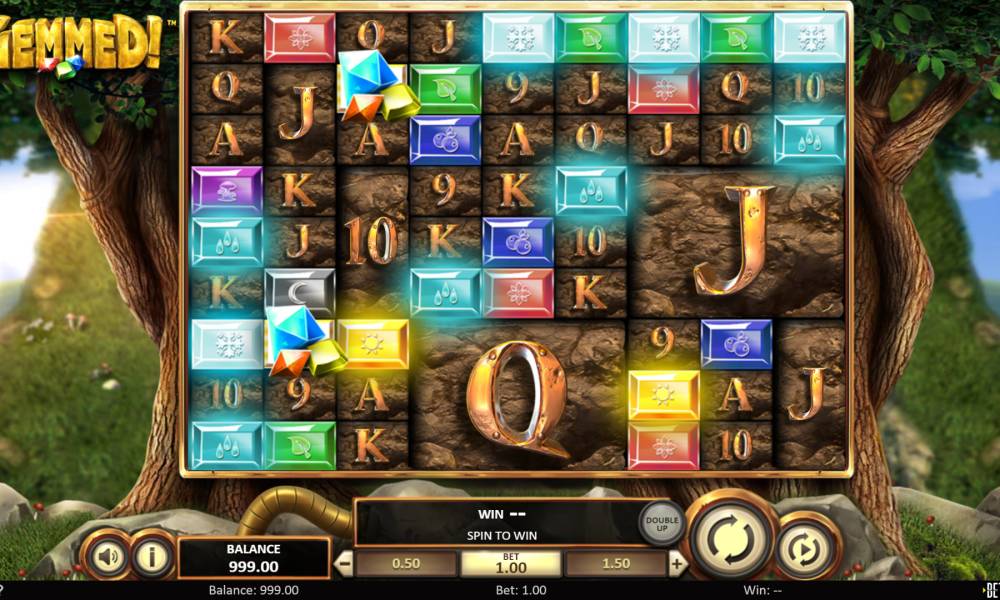Select the current 1.00 bet value
Image resolution: width=1000 pixels, height=600 pixels.
click(510, 563)
